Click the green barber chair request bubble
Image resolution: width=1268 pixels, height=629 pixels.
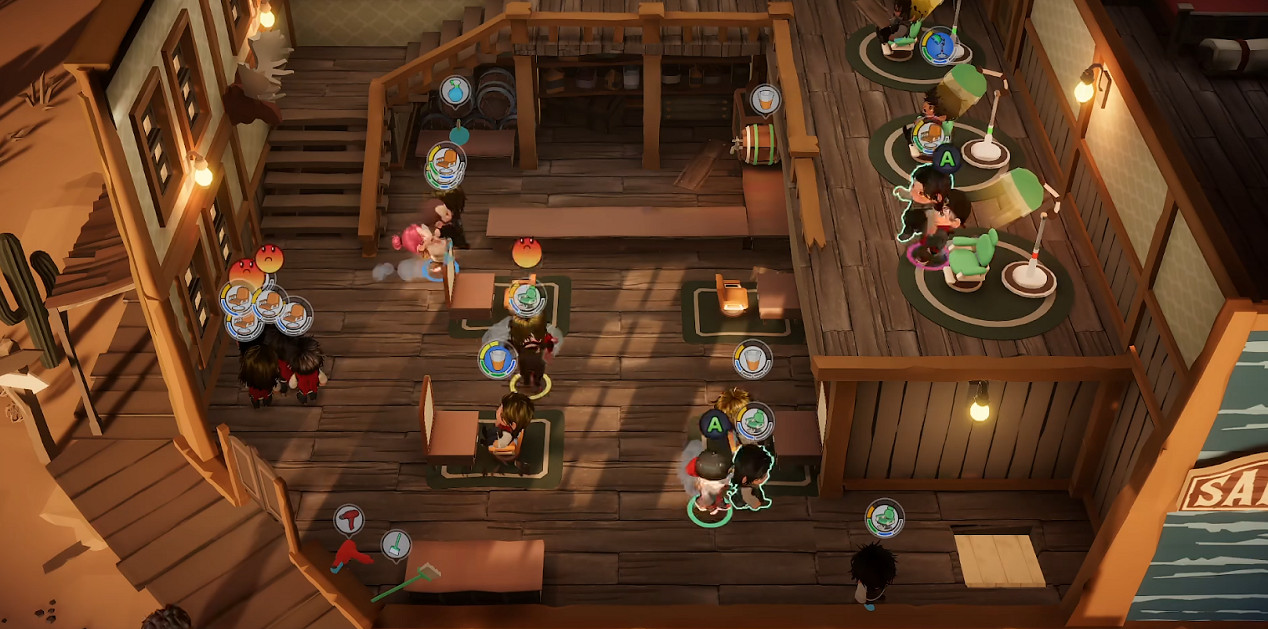click(x=884, y=517)
